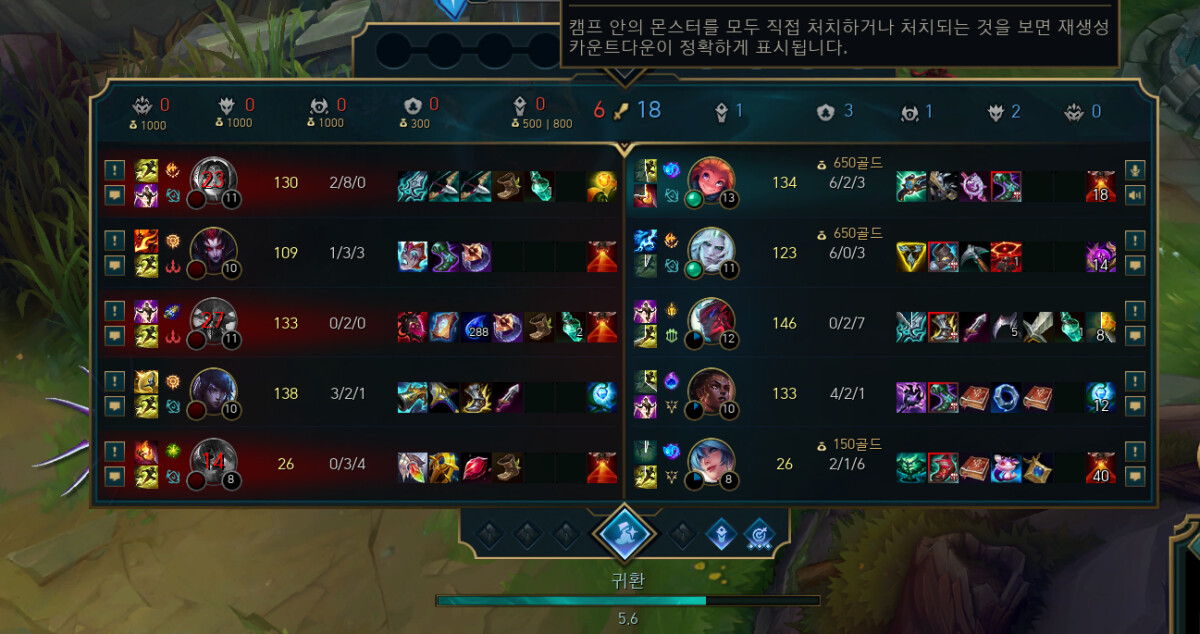
Task: Click the chat bubble button on the 0/3/4 row
Action: [x=114, y=476]
